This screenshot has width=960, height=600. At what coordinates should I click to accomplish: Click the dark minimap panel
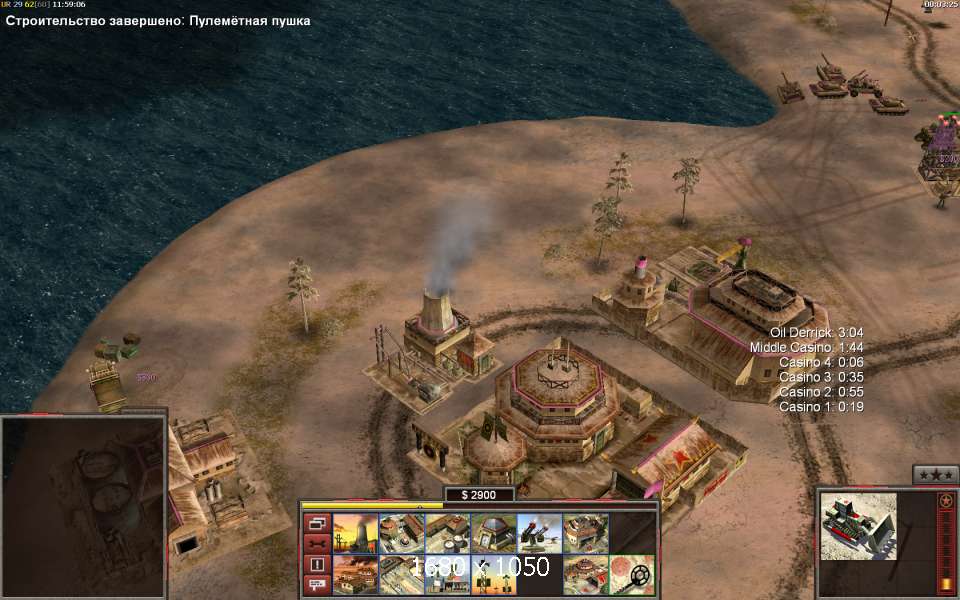click(x=83, y=505)
